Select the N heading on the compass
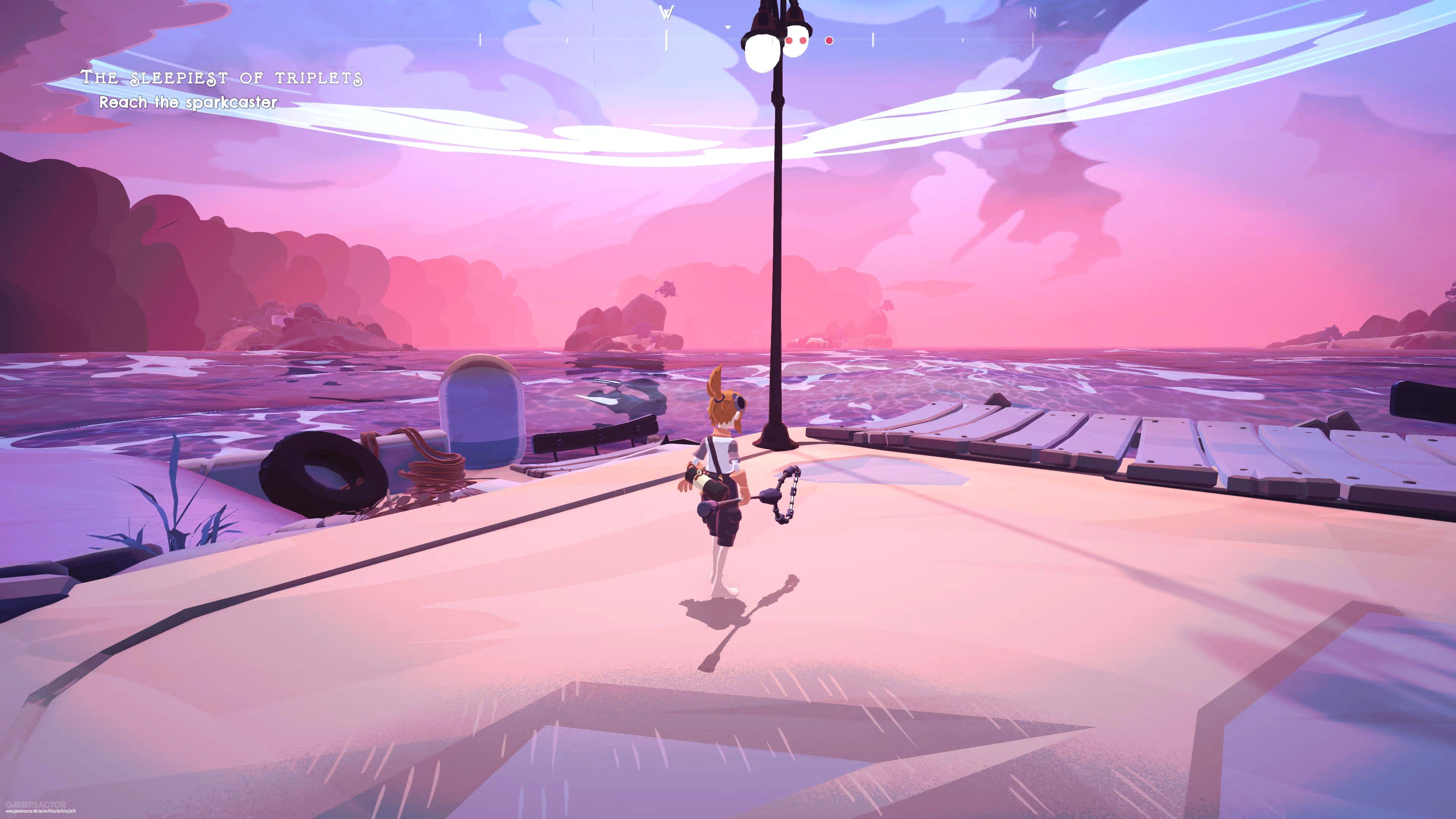 pyautogui.click(x=1032, y=13)
